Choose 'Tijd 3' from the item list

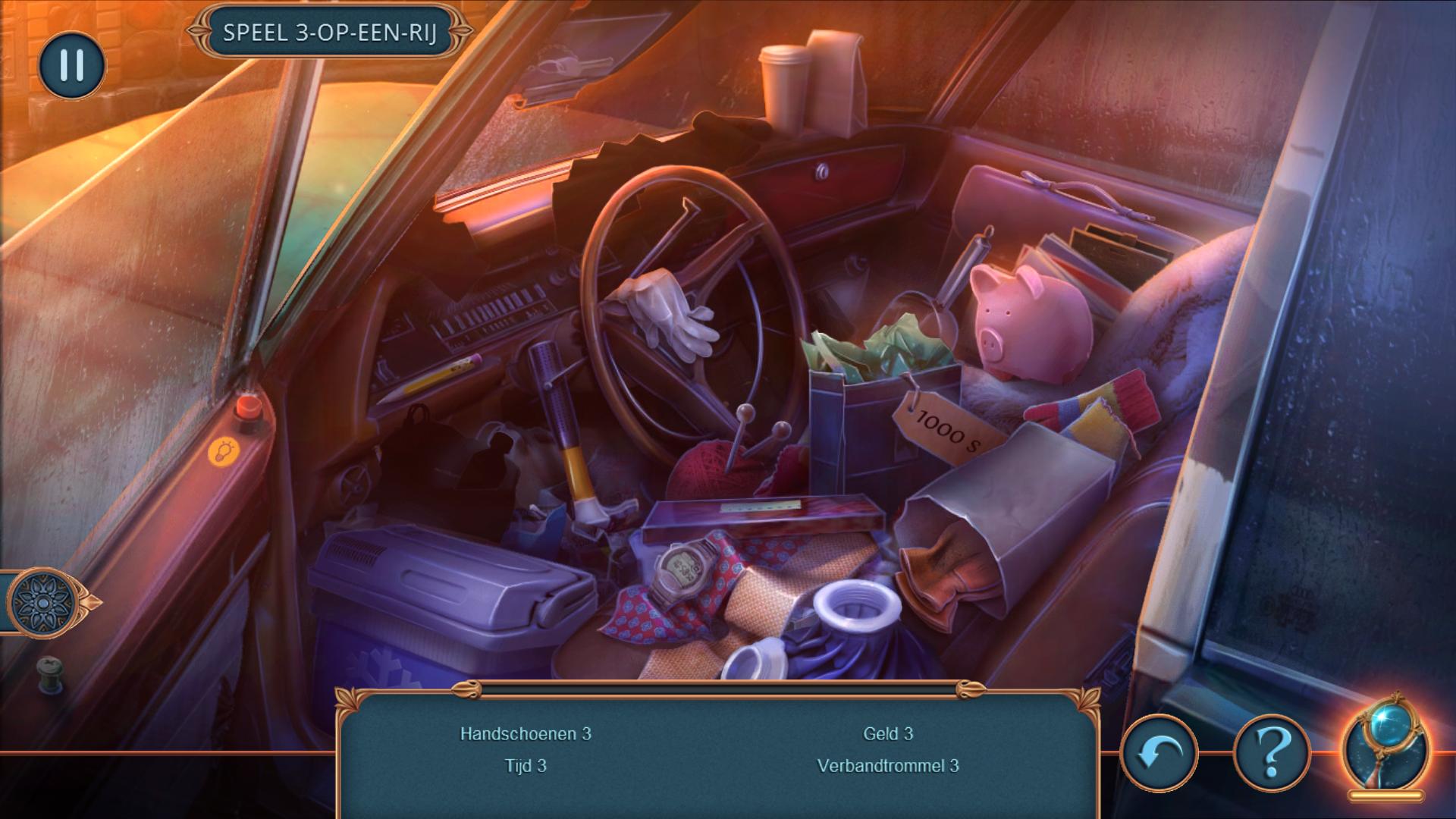526,765
